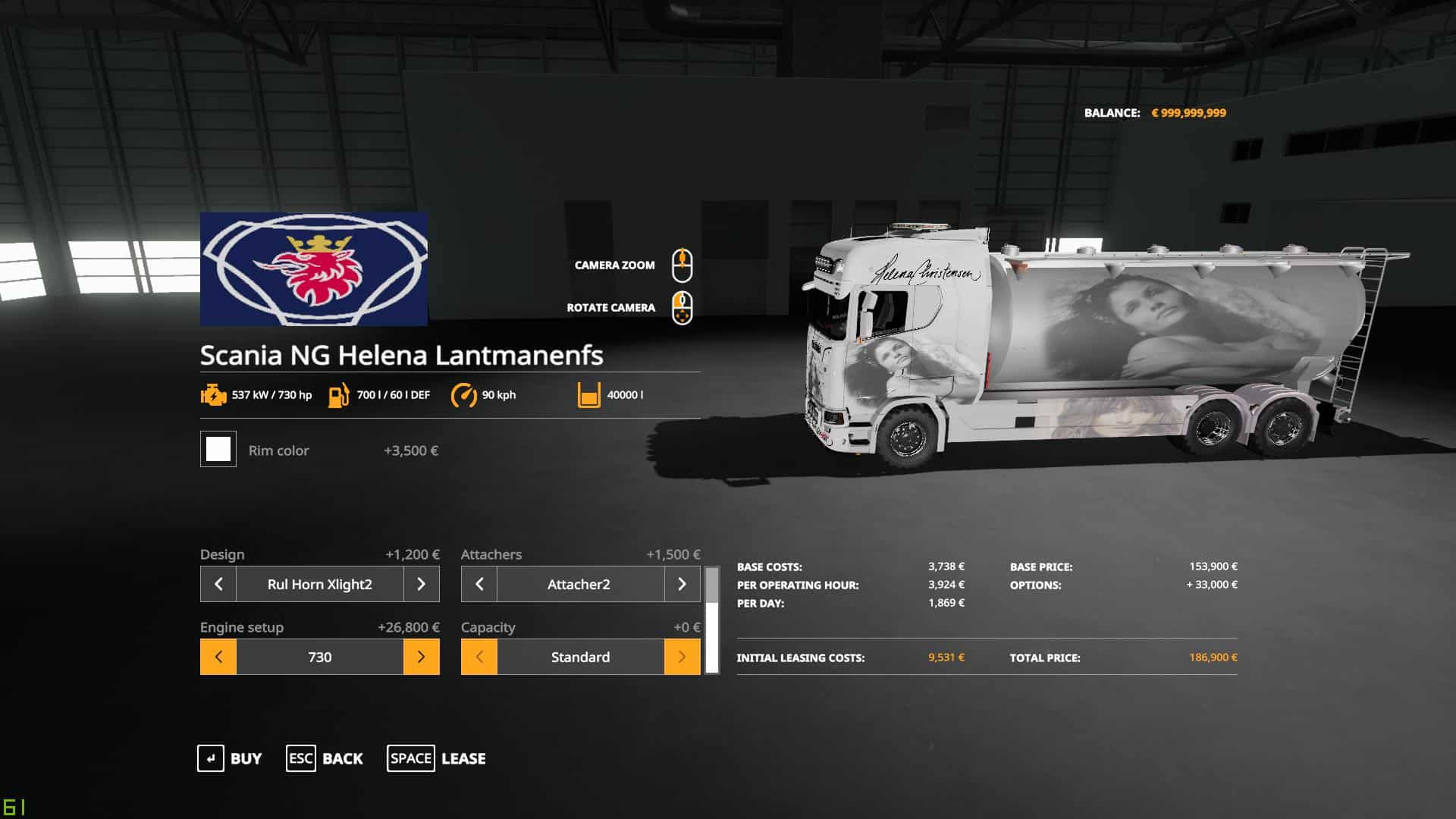
Task: Lease the vehicle instead of buying
Action: pyautogui.click(x=437, y=758)
